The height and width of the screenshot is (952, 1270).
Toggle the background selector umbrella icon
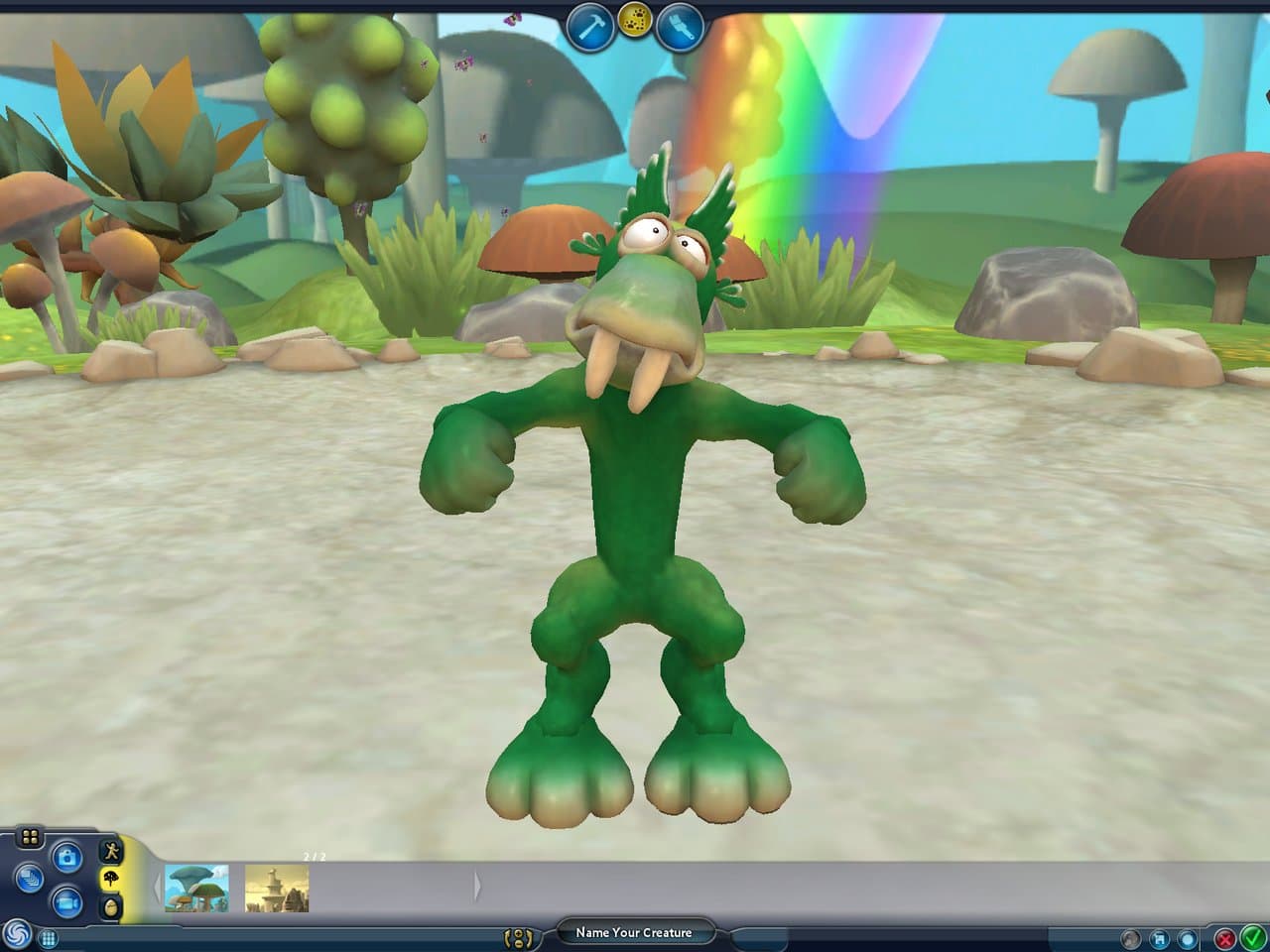(x=110, y=879)
